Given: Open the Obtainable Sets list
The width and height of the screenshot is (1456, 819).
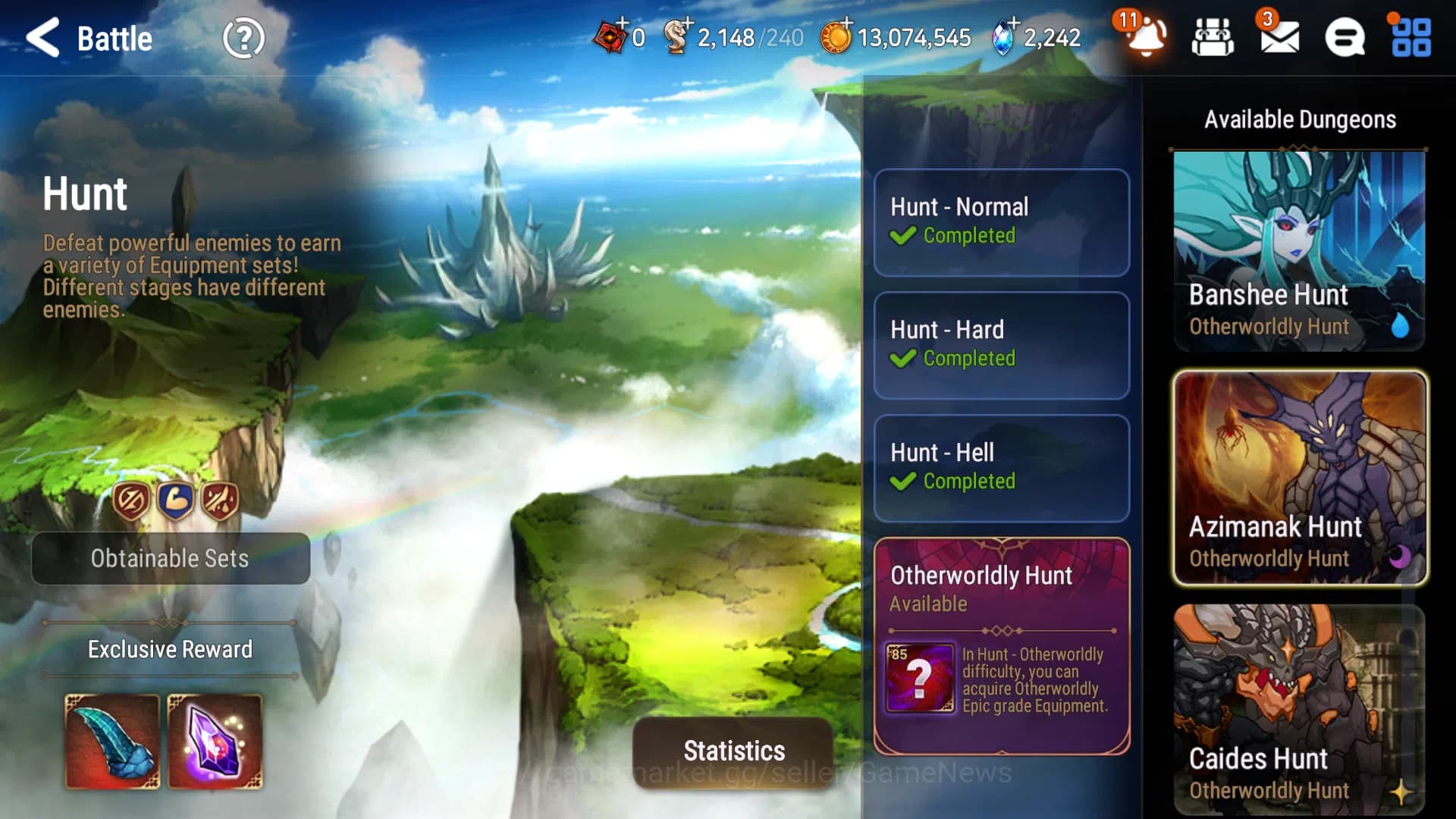Looking at the screenshot, I should 170,559.
